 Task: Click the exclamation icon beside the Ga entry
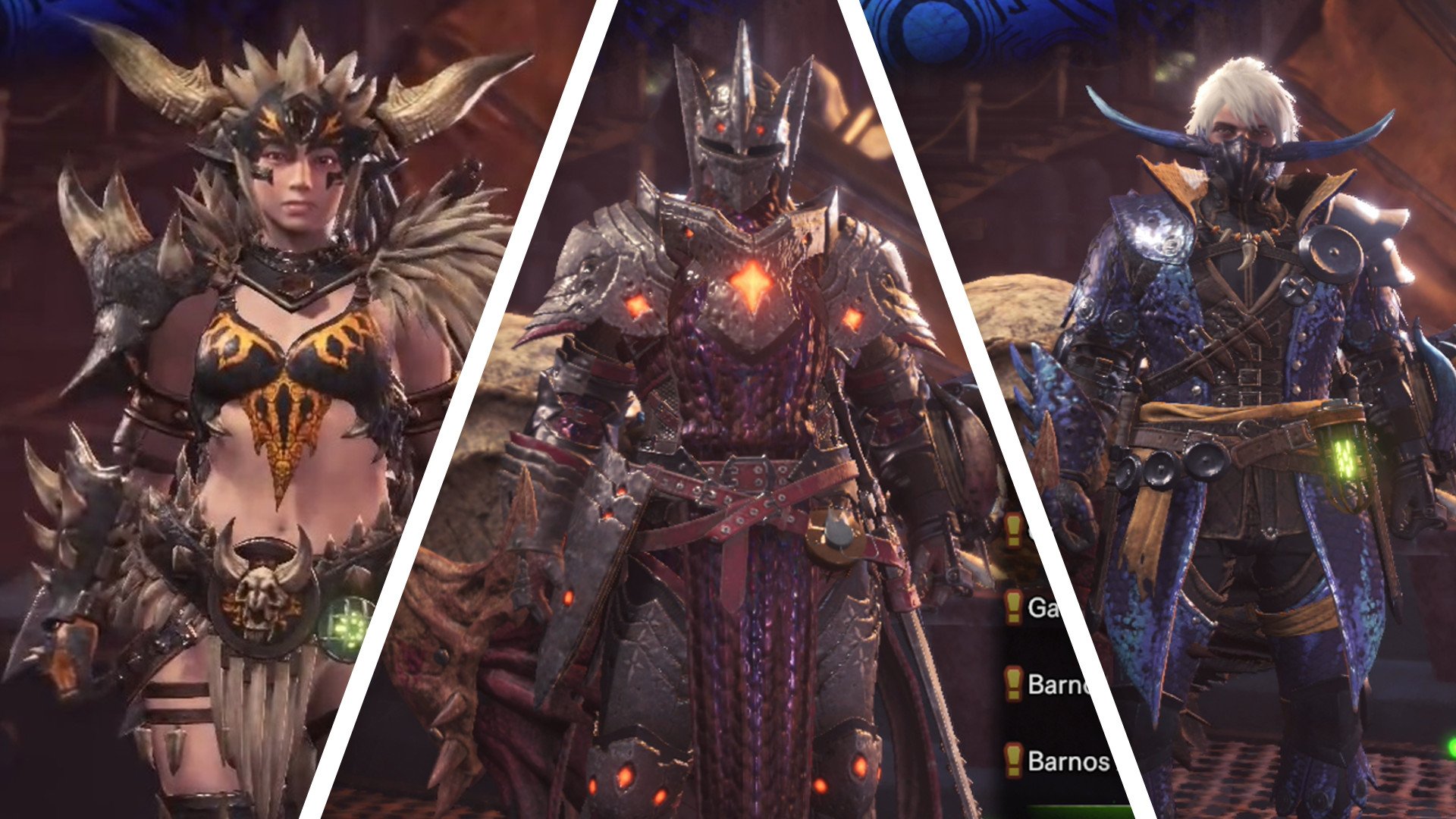(x=1013, y=607)
